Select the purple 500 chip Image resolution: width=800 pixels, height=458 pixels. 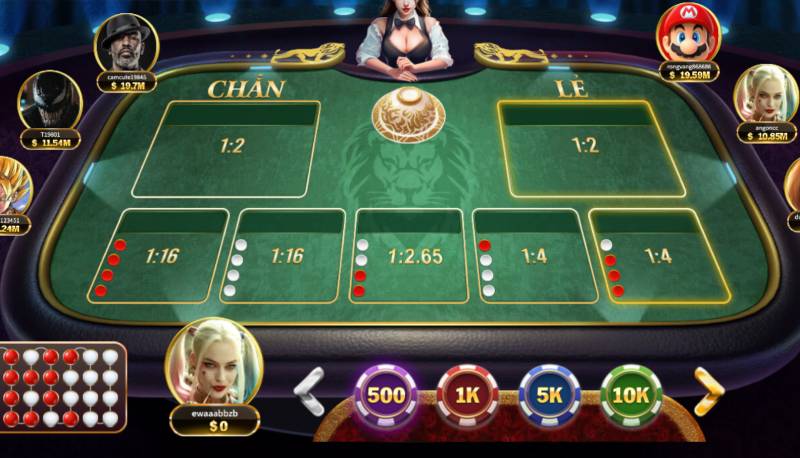point(386,395)
